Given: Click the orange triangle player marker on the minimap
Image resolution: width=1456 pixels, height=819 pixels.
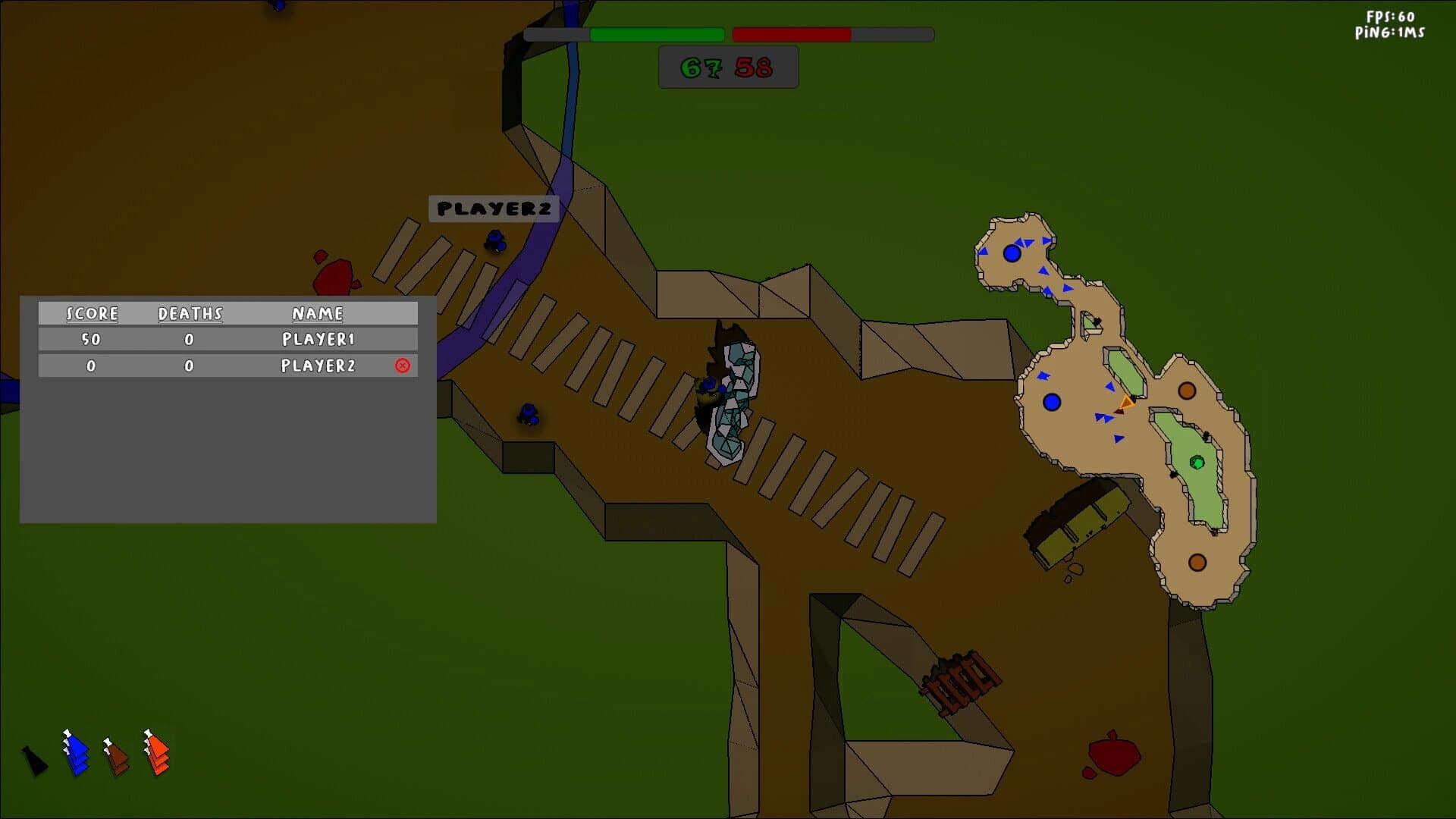Looking at the screenshot, I should tap(1128, 402).
